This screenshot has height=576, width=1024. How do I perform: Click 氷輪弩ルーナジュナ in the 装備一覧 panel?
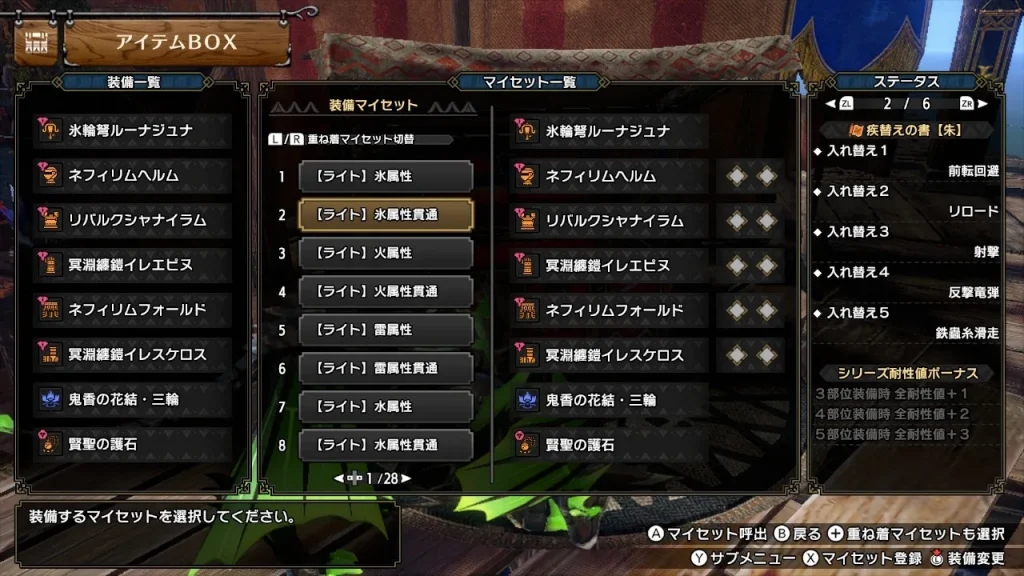(132, 131)
